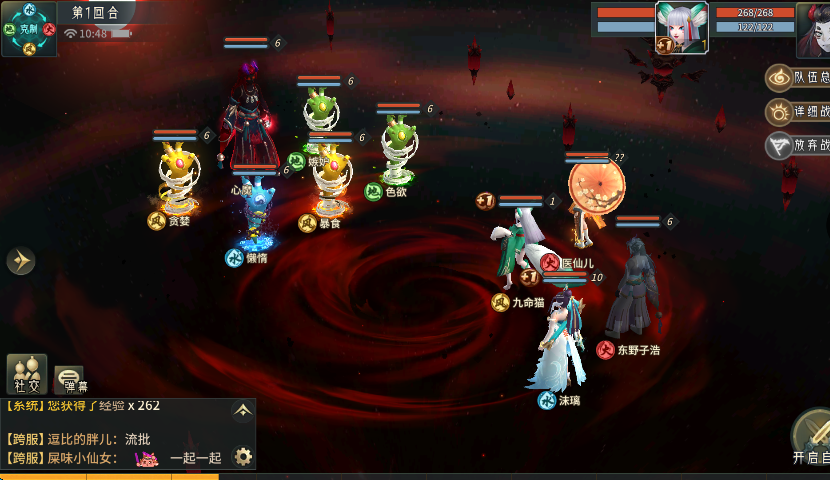Open the 社交 social menu
The height and width of the screenshot is (480, 830).
click(x=27, y=375)
